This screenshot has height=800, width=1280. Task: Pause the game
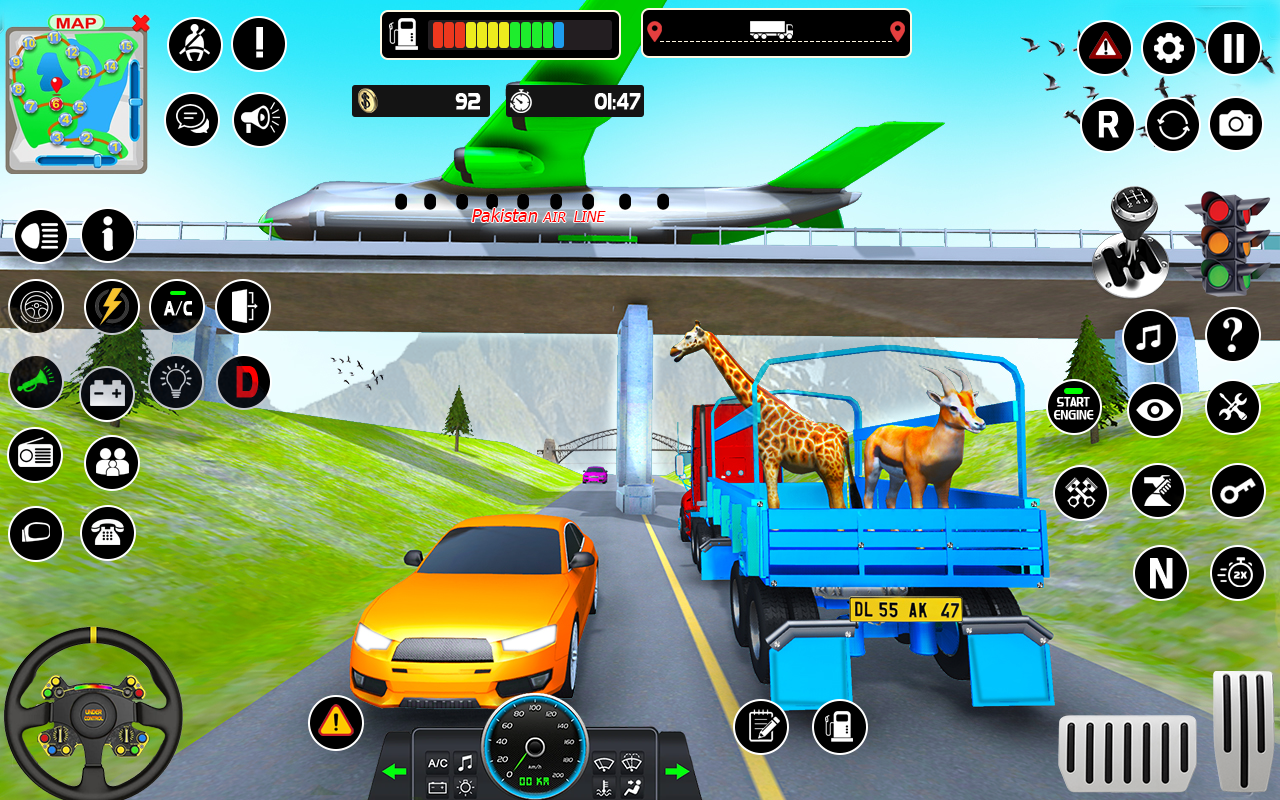[1234, 48]
